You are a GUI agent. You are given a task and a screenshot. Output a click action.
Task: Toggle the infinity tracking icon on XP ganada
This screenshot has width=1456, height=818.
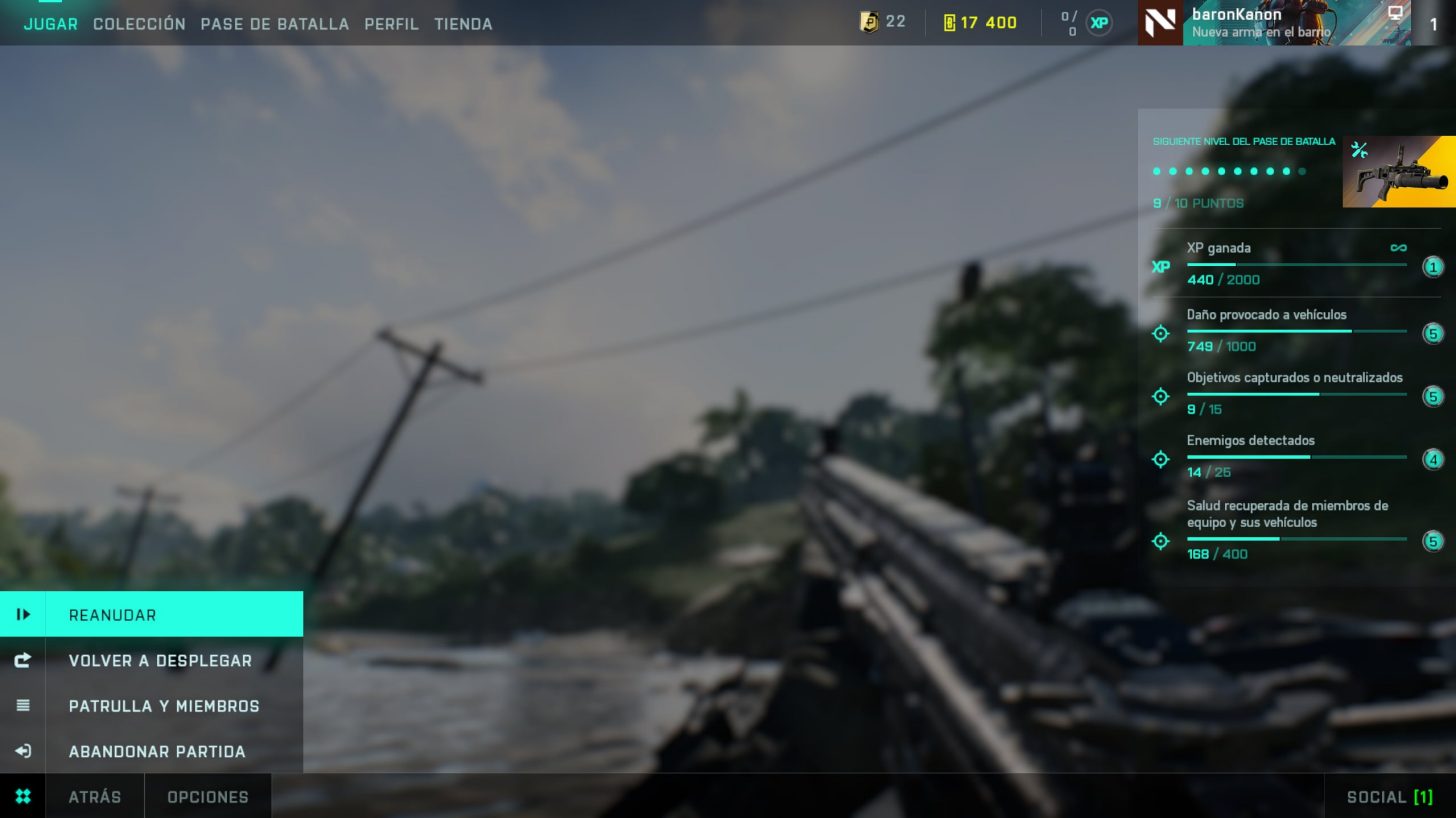1399,247
